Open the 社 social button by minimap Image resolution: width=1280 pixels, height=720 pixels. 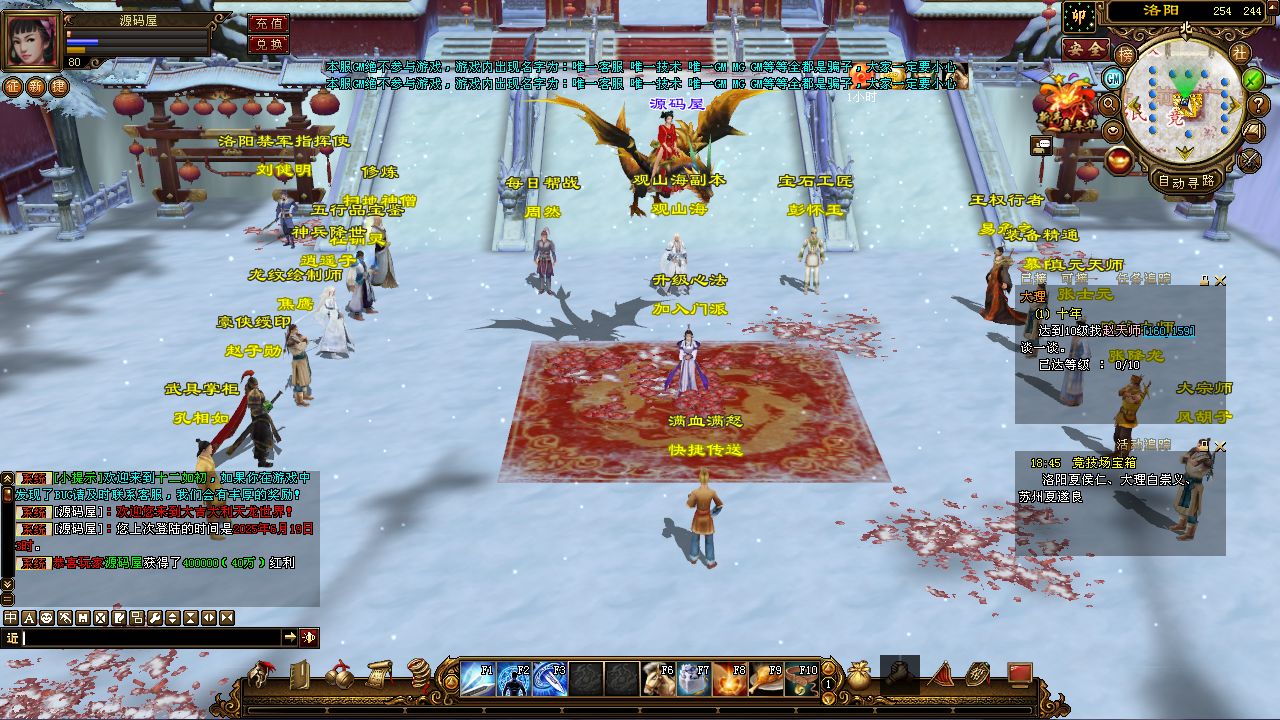[1240, 52]
